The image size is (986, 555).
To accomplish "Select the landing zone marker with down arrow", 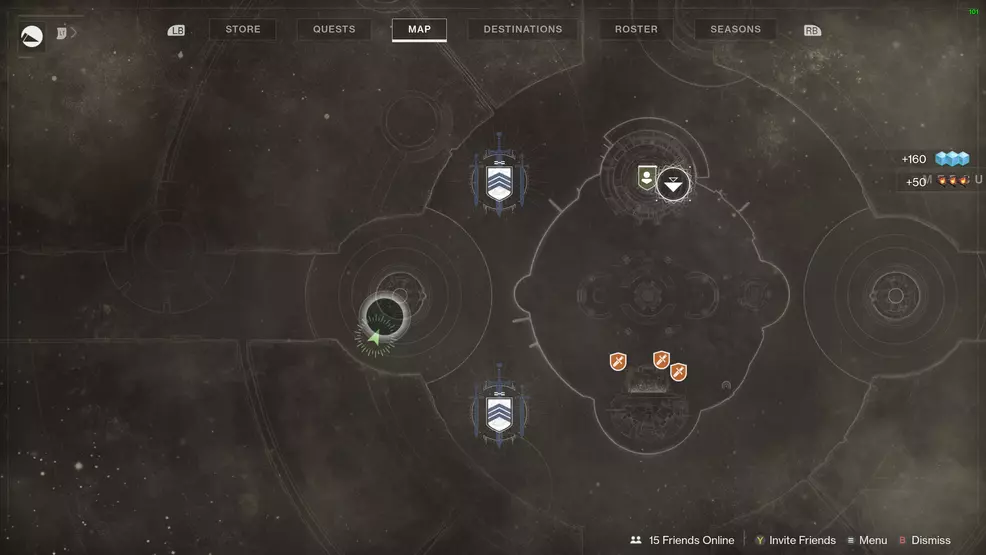I will click(x=674, y=183).
